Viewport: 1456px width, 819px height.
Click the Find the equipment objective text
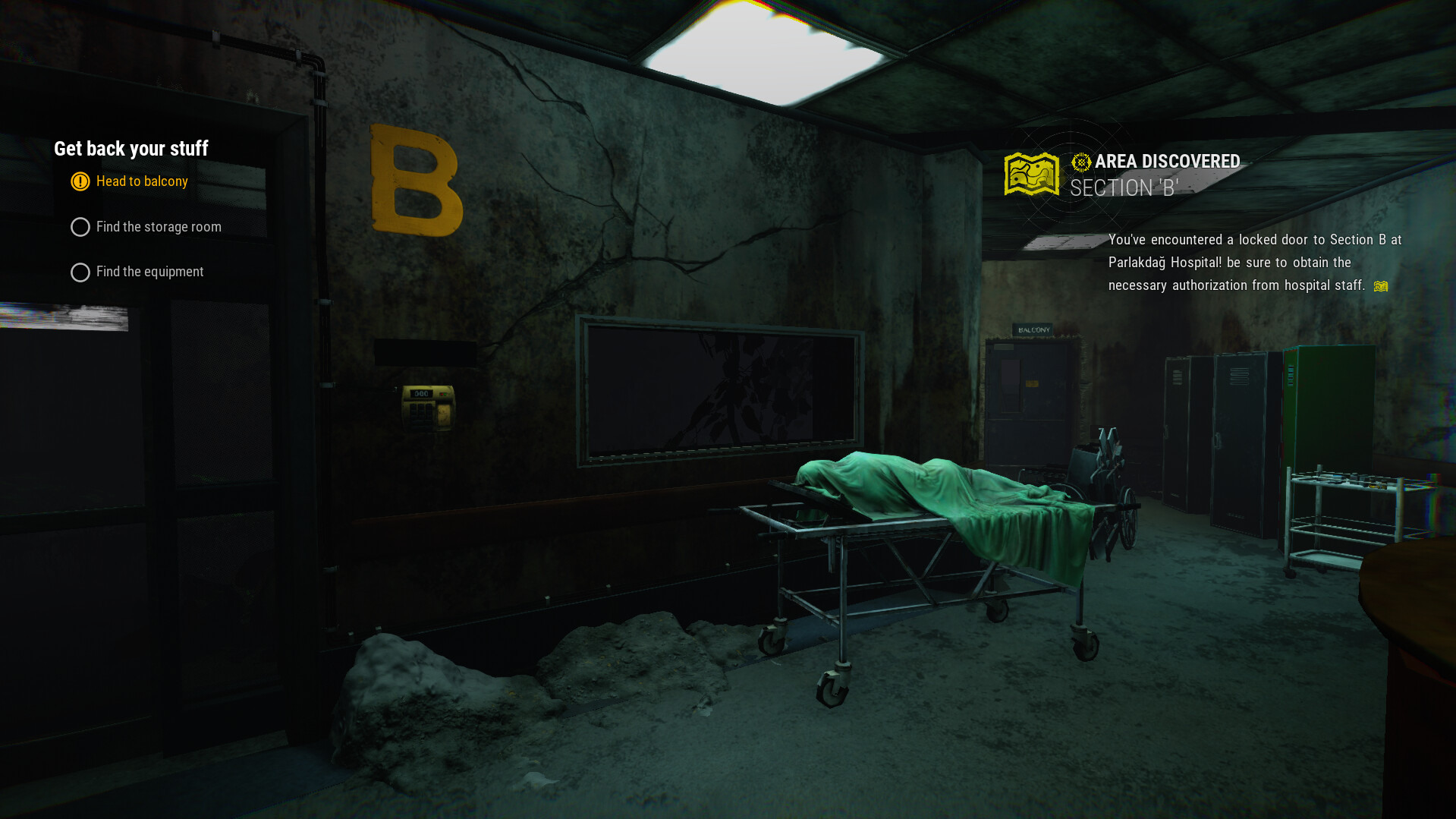click(x=149, y=272)
